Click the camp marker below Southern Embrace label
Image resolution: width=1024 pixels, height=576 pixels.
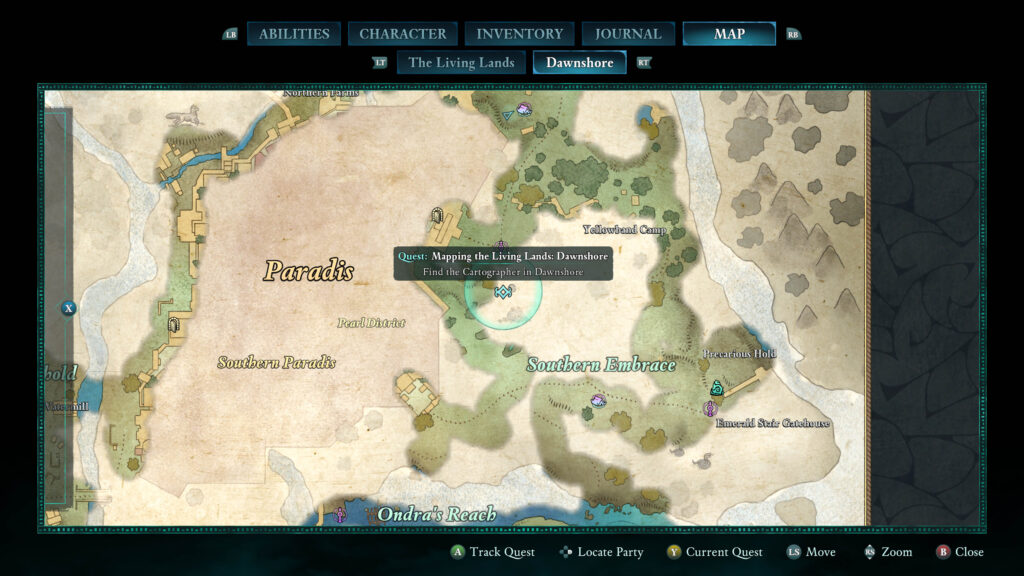(598, 400)
